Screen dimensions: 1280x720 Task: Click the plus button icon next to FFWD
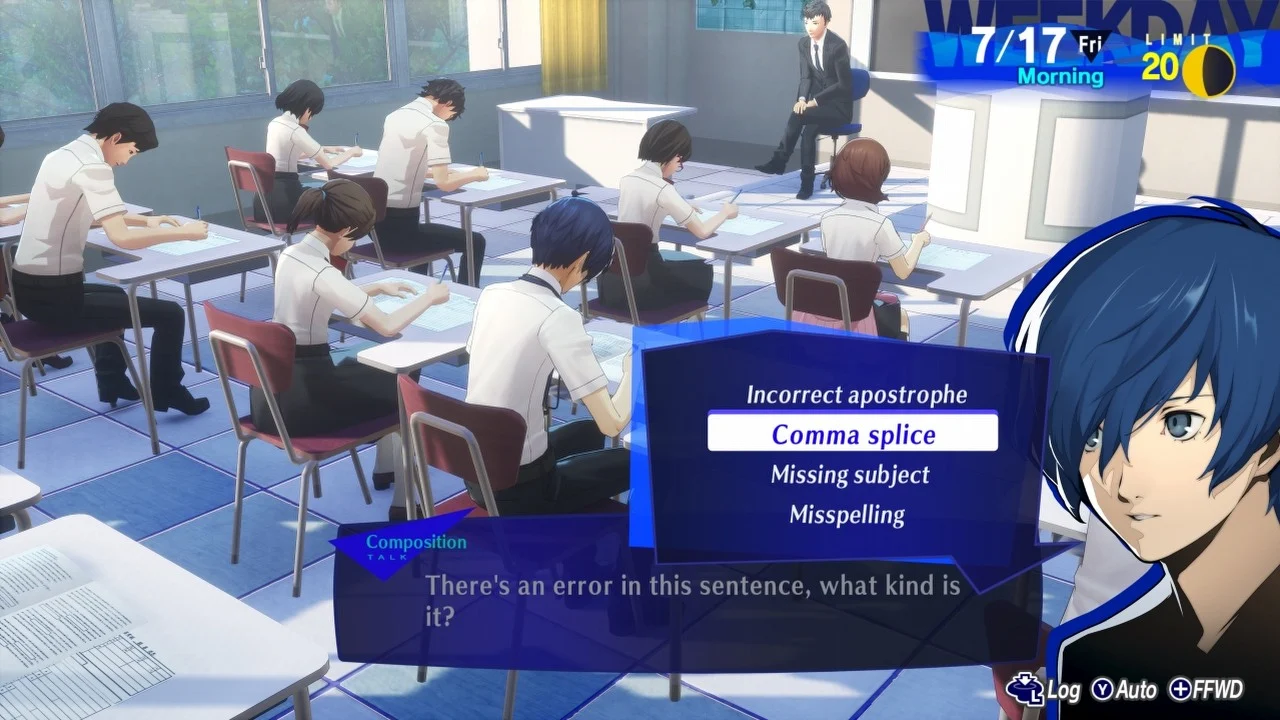[x=1182, y=690]
